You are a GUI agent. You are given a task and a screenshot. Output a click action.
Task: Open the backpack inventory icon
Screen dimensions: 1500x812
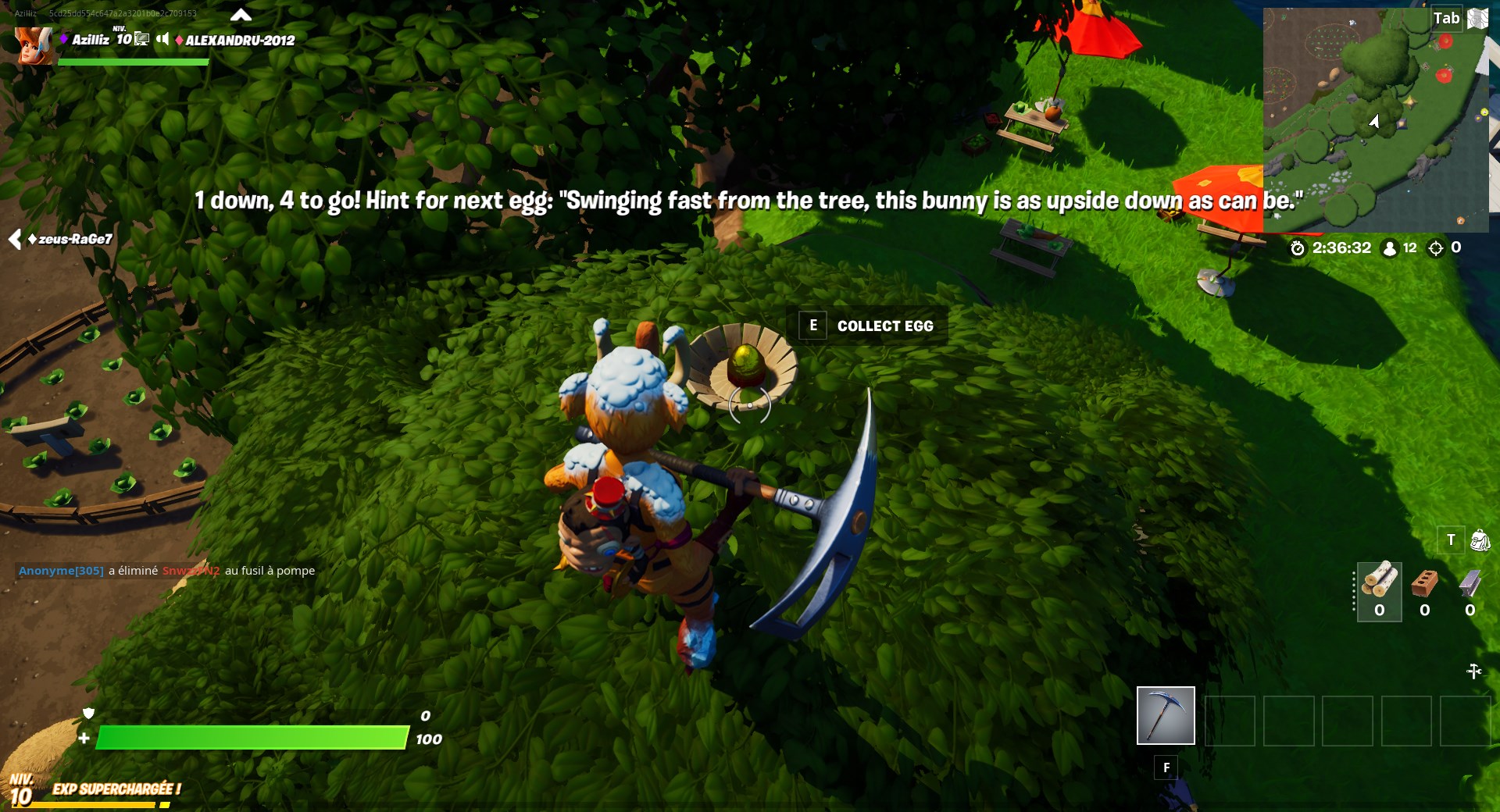pos(1479,540)
